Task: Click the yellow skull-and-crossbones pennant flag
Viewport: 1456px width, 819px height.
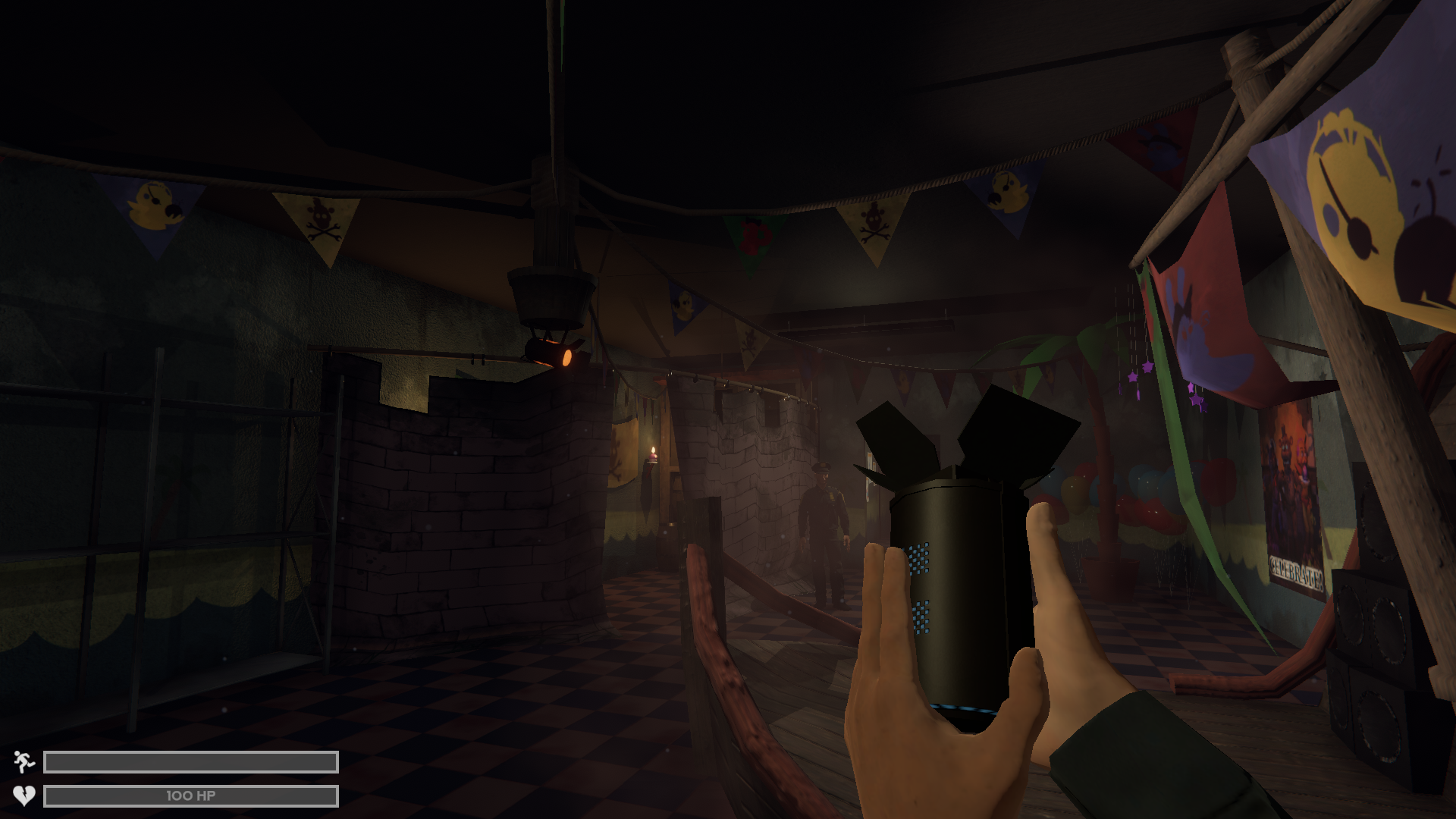Action: (322, 220)
